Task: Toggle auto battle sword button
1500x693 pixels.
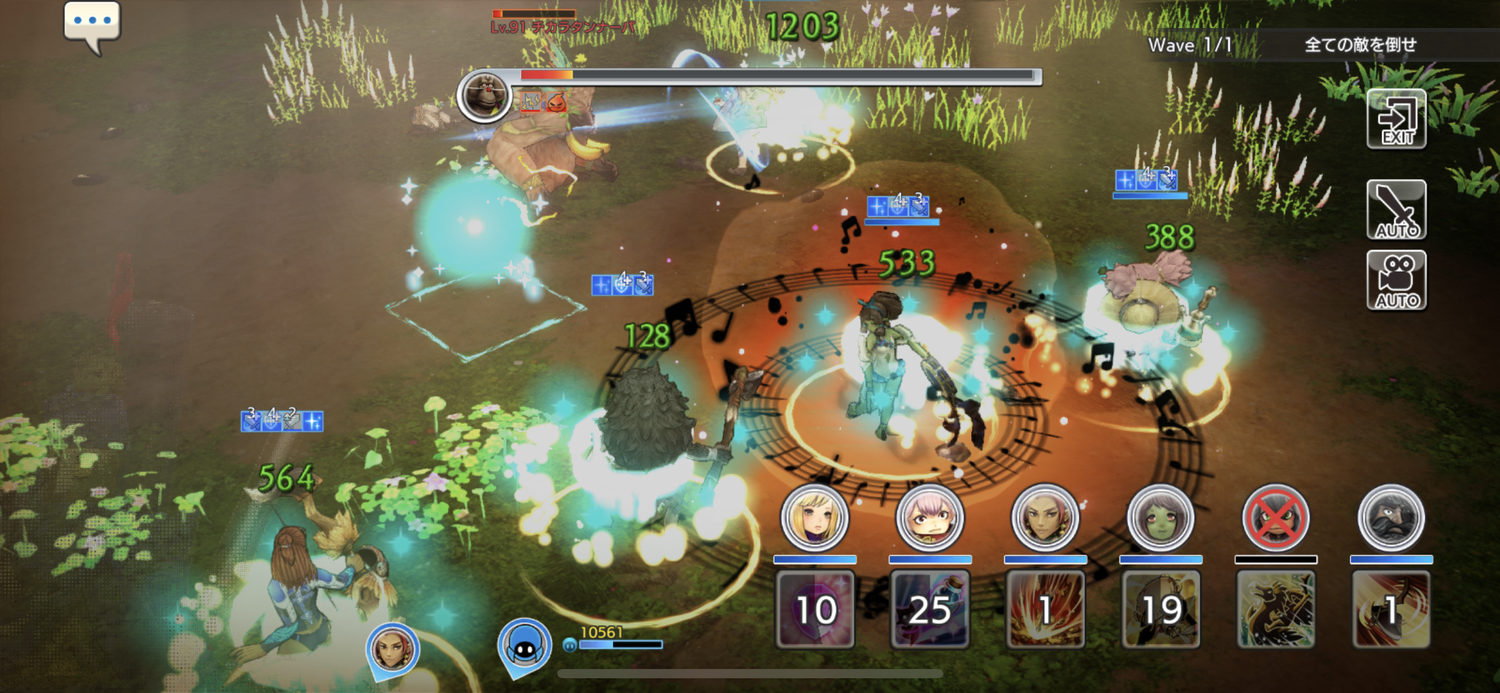Action: (x=1396, y=209)
